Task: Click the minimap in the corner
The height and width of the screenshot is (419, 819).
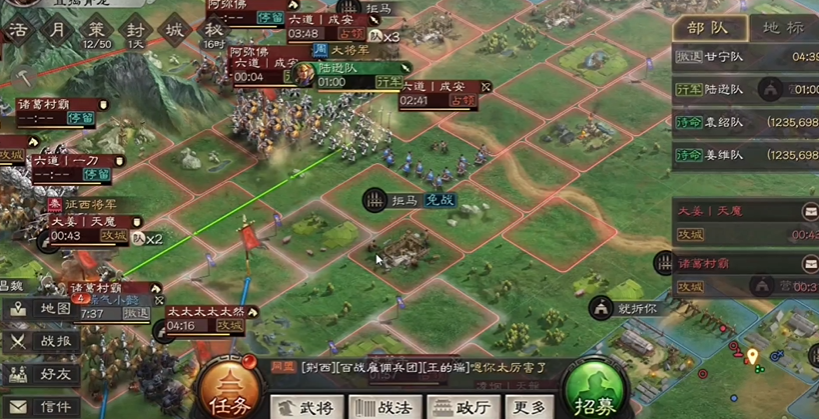Action: pos(760,370)
